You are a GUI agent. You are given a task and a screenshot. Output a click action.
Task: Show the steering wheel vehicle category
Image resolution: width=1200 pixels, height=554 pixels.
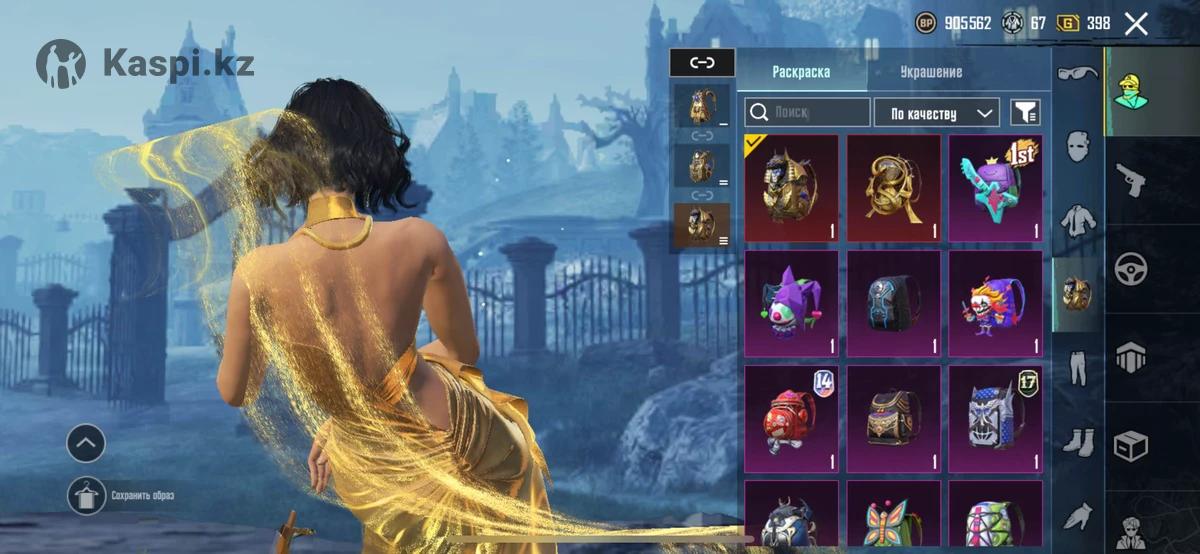click(x=1132, y=268)
